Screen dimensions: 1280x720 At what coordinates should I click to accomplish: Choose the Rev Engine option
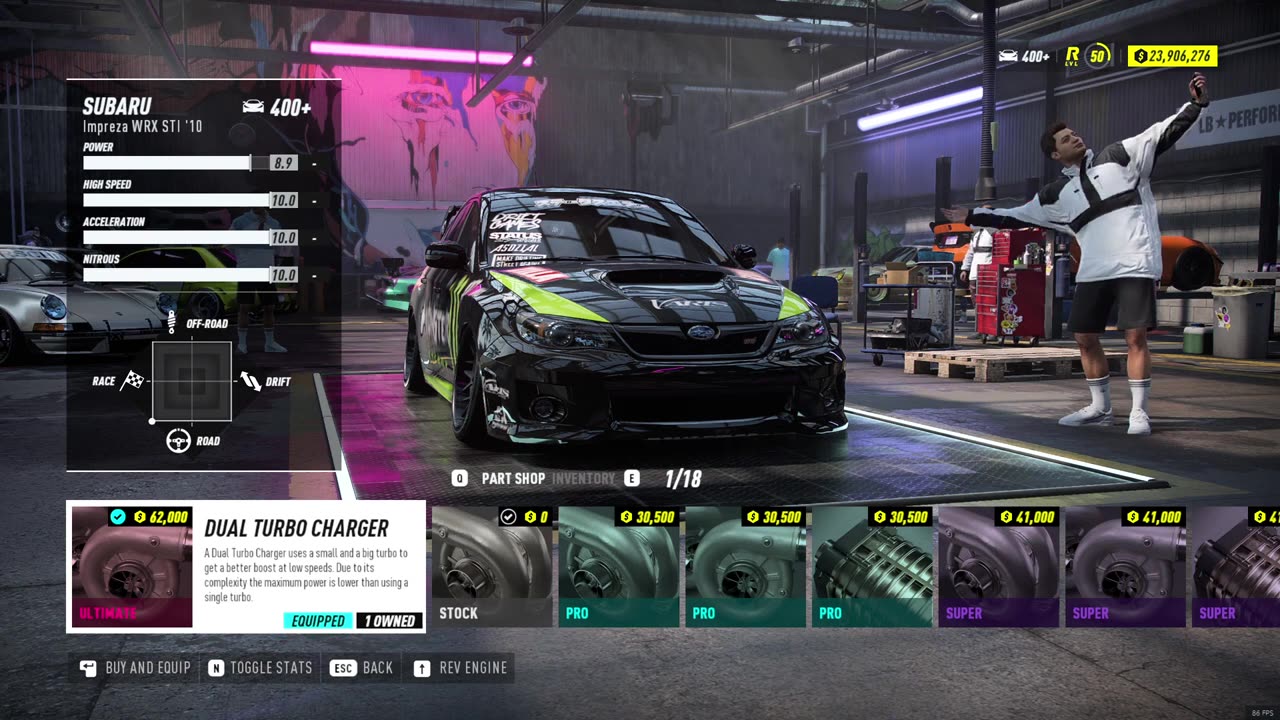tap(460, 668)
